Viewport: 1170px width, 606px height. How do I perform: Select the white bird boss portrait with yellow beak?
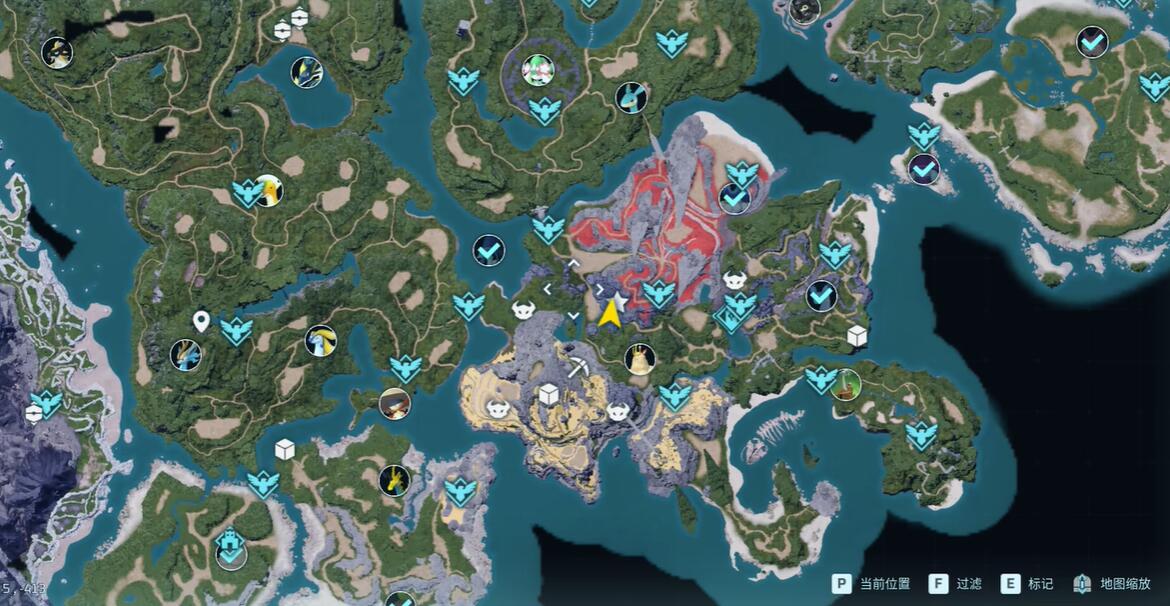point(268,190)
